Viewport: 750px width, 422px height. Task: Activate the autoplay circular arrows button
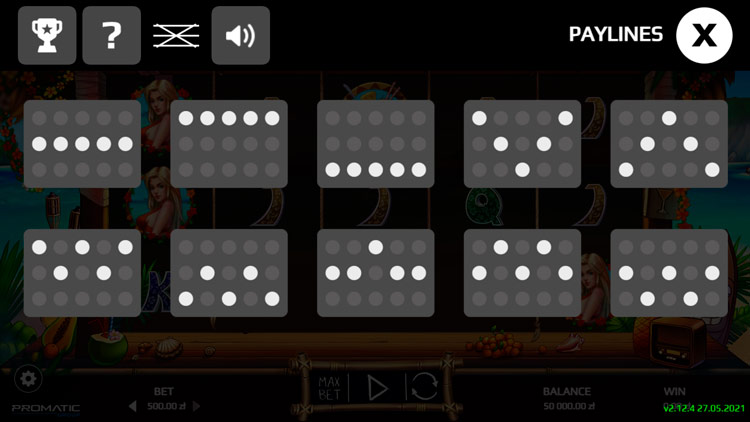click(424, 388)
